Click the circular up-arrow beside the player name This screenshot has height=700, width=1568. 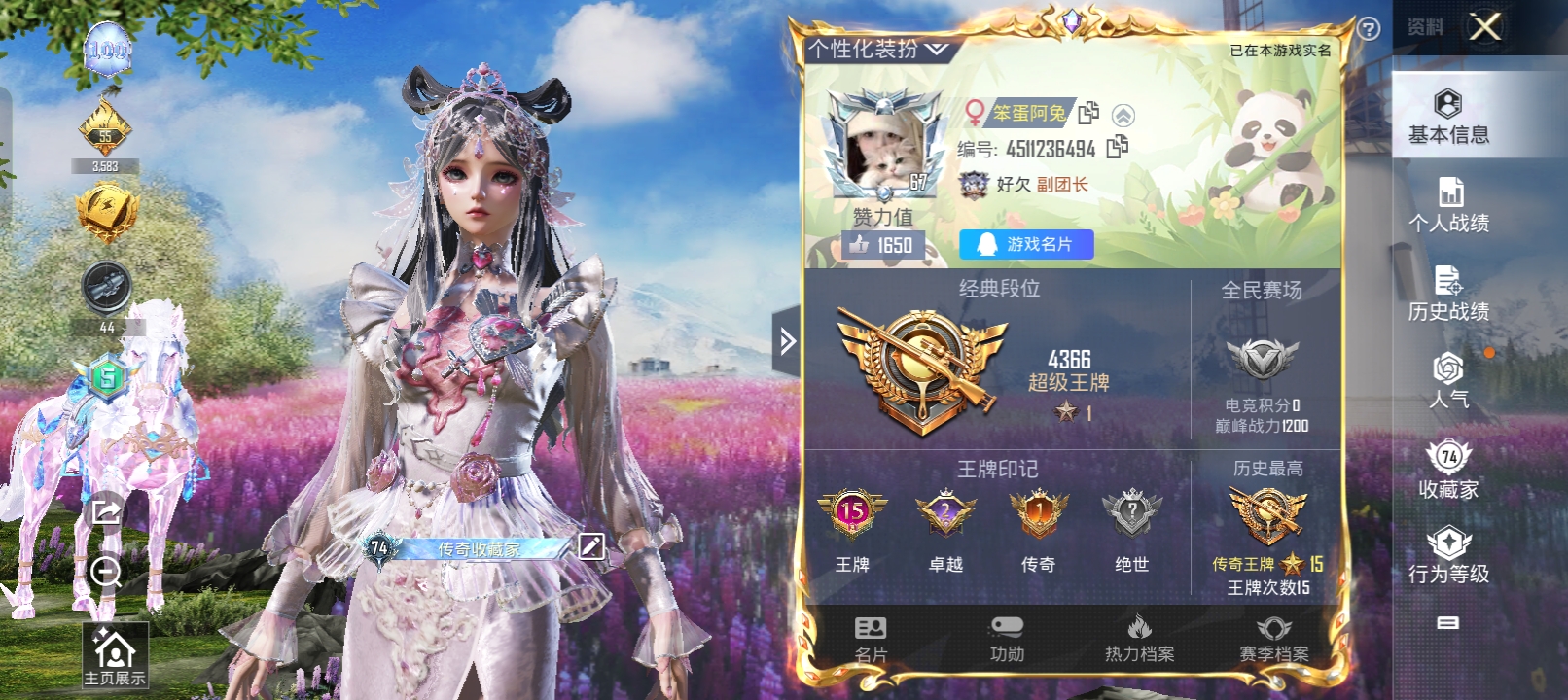[1122, 114]
